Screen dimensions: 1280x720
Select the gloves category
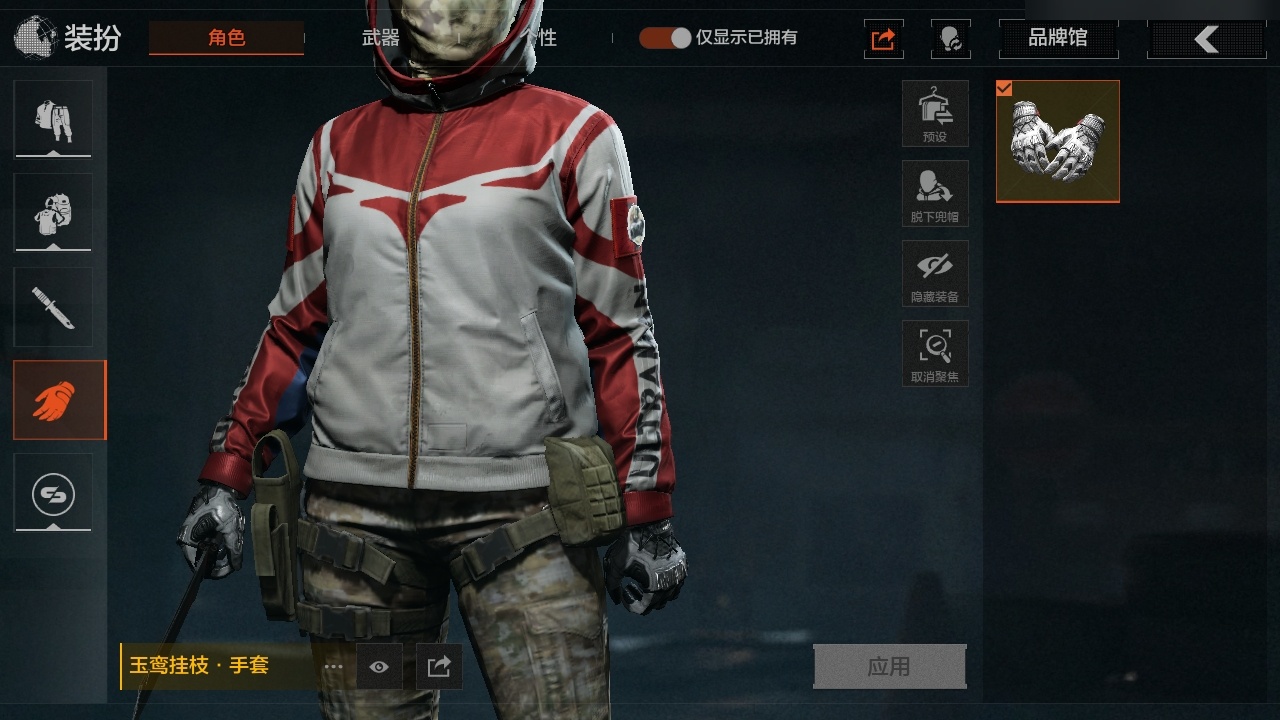tap(59, 400)
